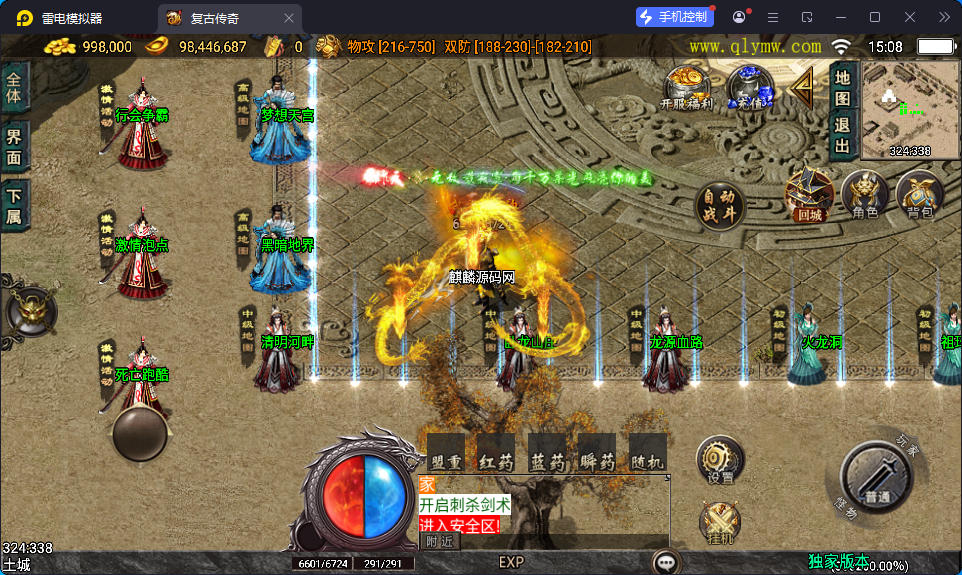Viewport: 962px width, 575px height.
Task: Open the 角色 character panel
Action: coord(865,193)
